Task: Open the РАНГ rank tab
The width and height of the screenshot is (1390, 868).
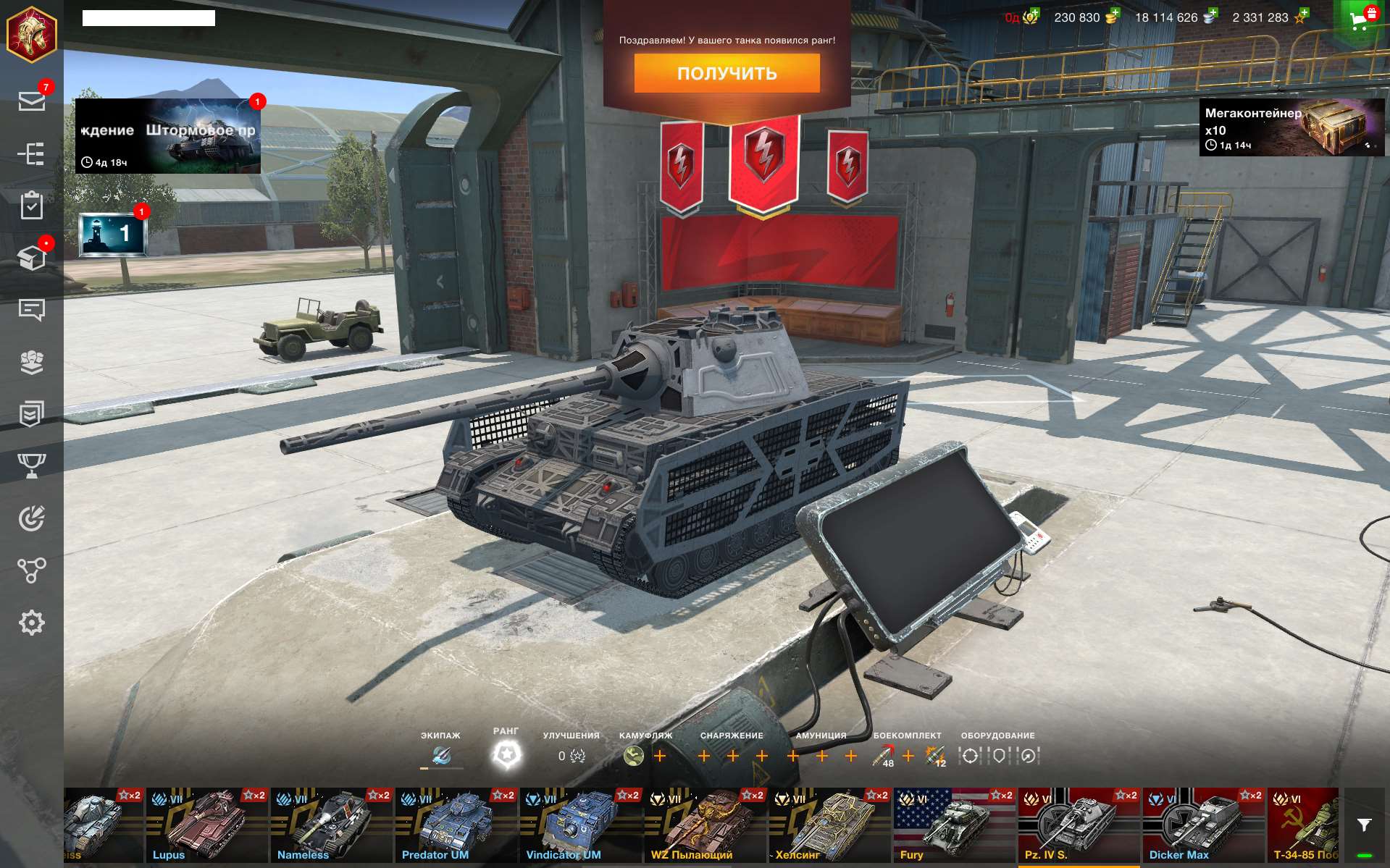Action: [507, 746]
